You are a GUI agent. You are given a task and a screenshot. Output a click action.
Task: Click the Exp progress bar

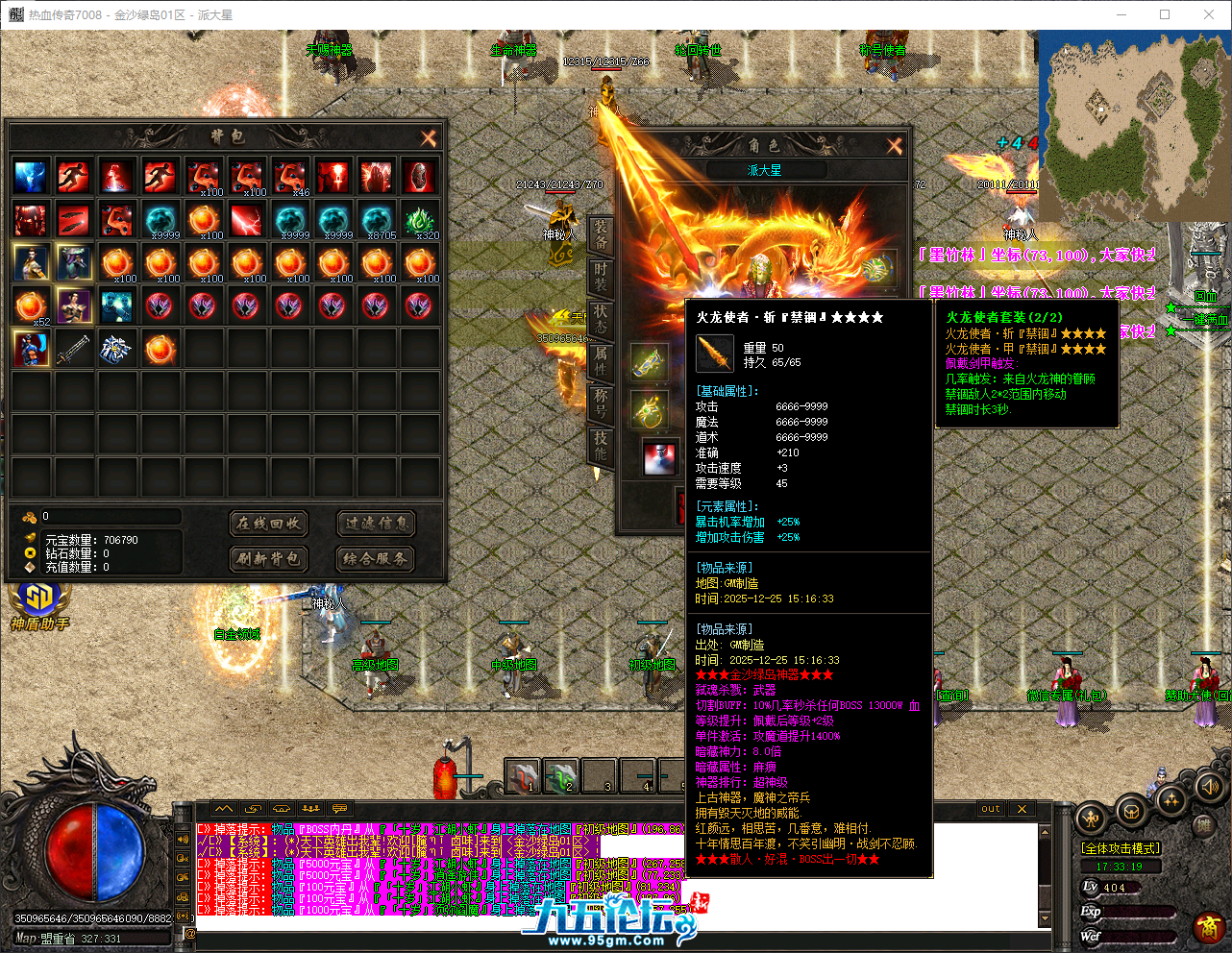[1139, 913]
